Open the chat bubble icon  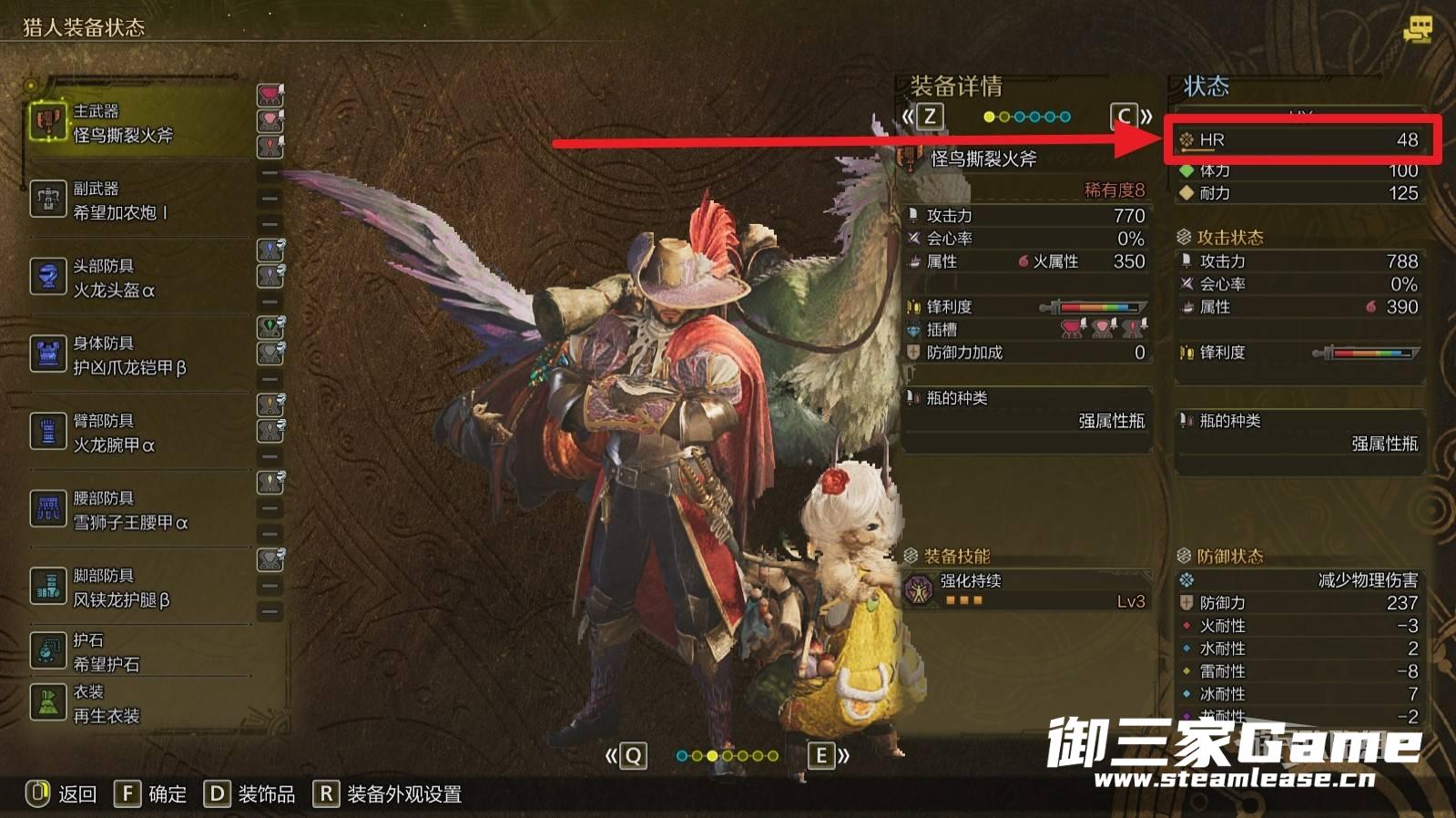[1417, 29]
